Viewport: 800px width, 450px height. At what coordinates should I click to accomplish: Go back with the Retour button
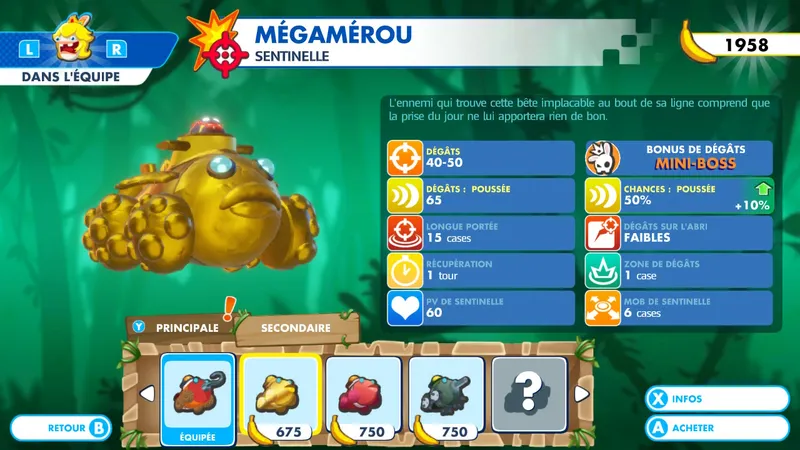click(x=76, y=428)
